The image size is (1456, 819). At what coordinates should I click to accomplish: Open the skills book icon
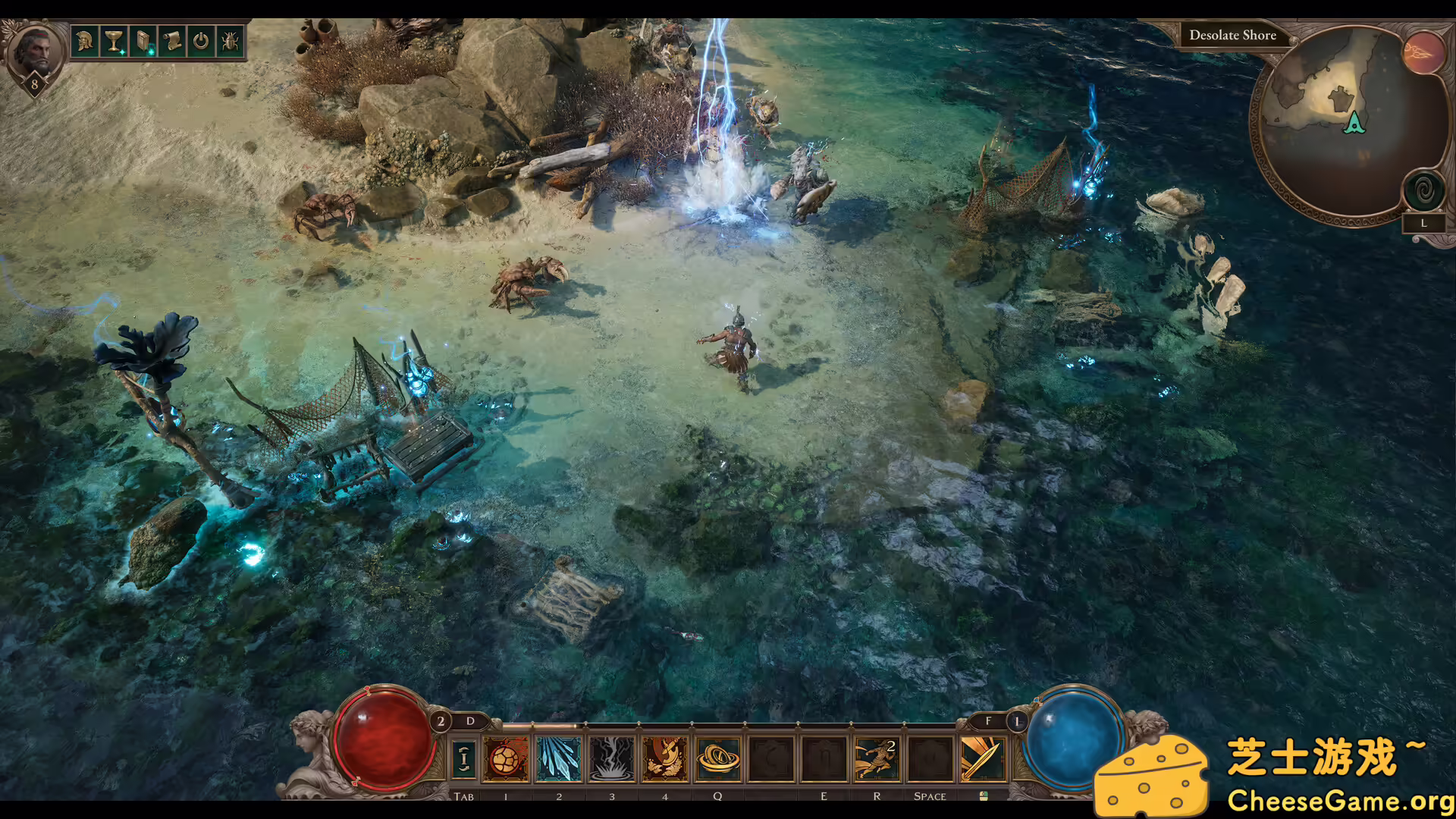143,41
